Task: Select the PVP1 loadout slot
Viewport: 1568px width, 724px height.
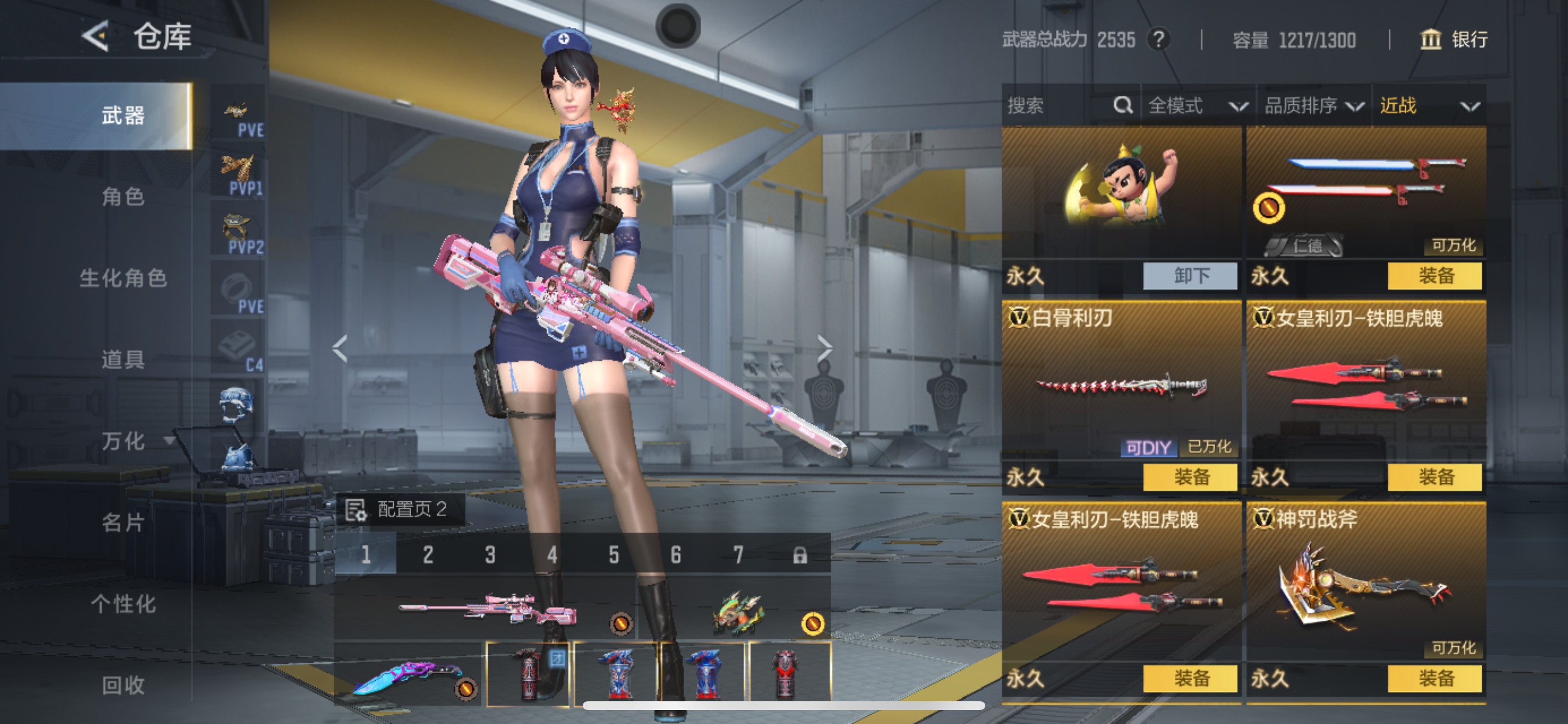Action: [239, 175]
